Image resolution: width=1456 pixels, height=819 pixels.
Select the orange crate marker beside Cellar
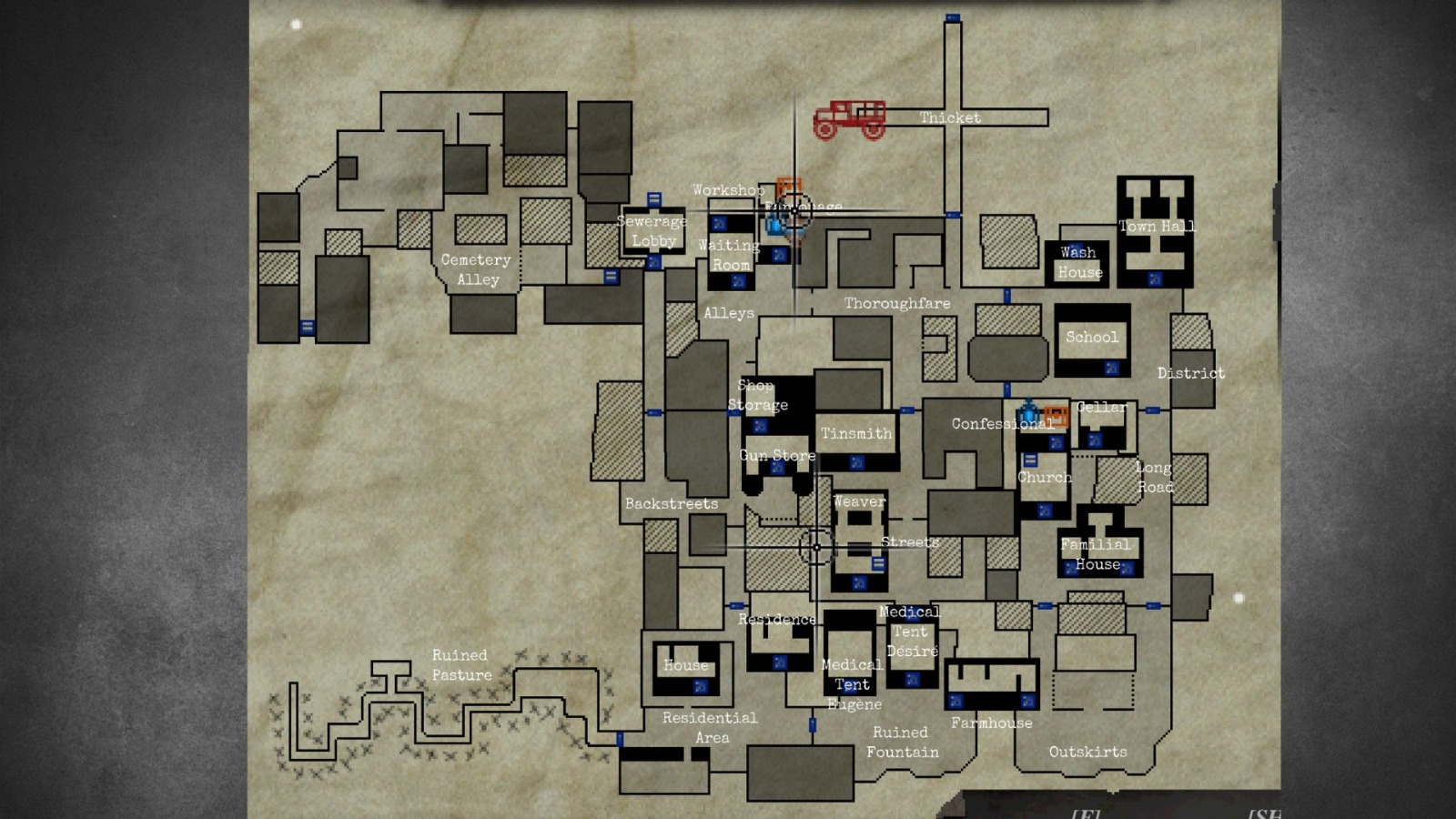[1056, 415]
